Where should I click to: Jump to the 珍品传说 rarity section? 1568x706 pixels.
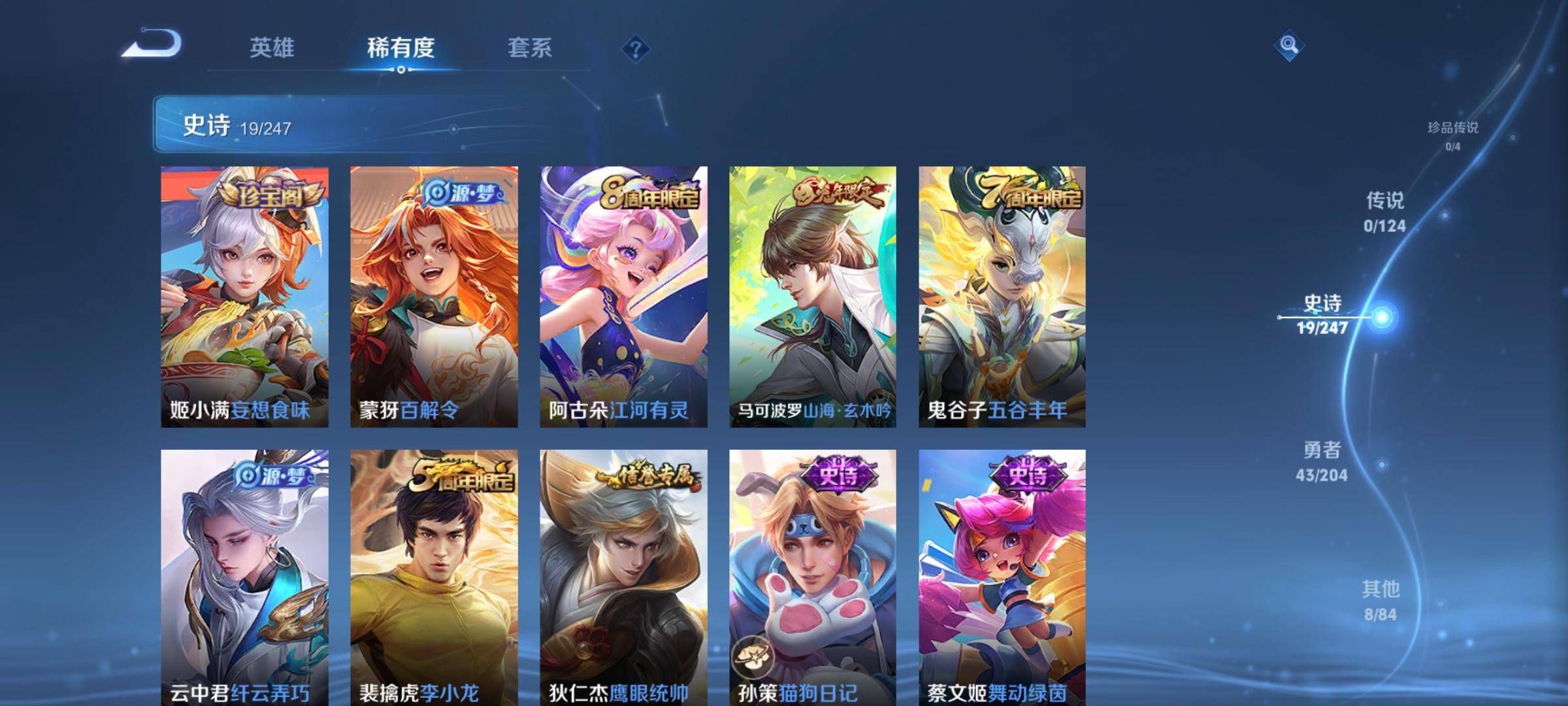1452,135
